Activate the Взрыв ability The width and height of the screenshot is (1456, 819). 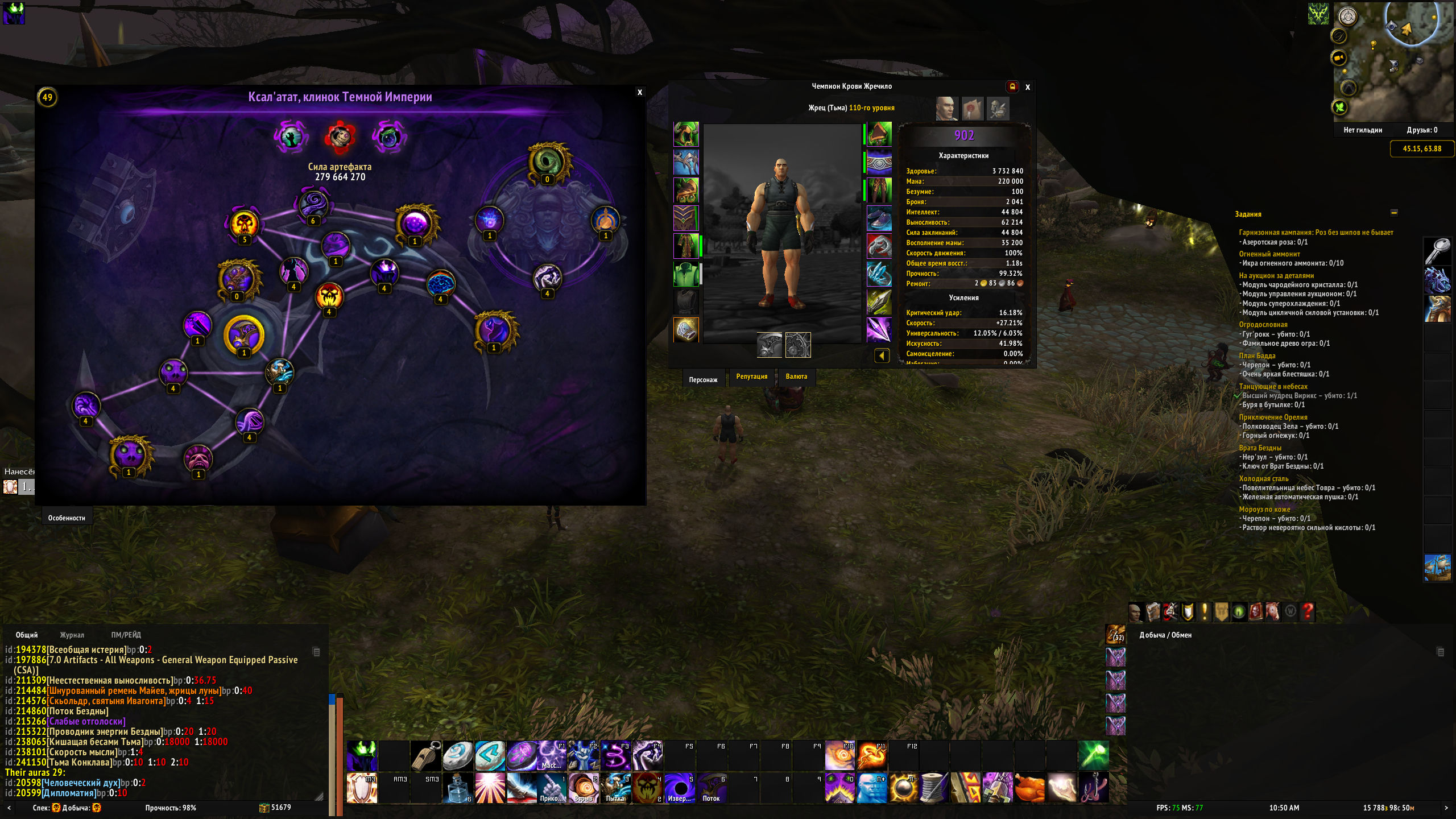pos(584,787)
